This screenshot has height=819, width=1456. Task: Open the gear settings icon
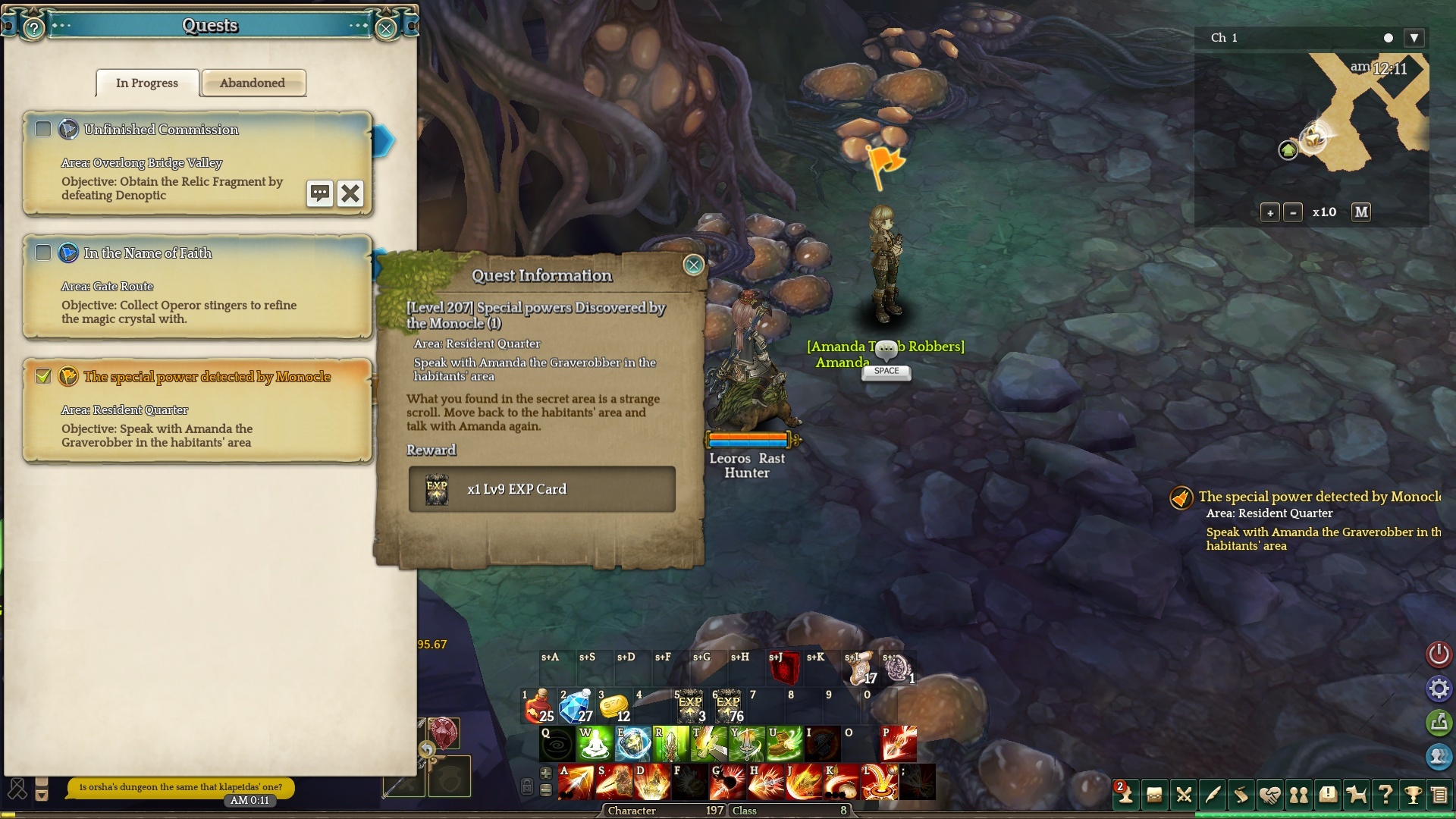[1439, 689]
